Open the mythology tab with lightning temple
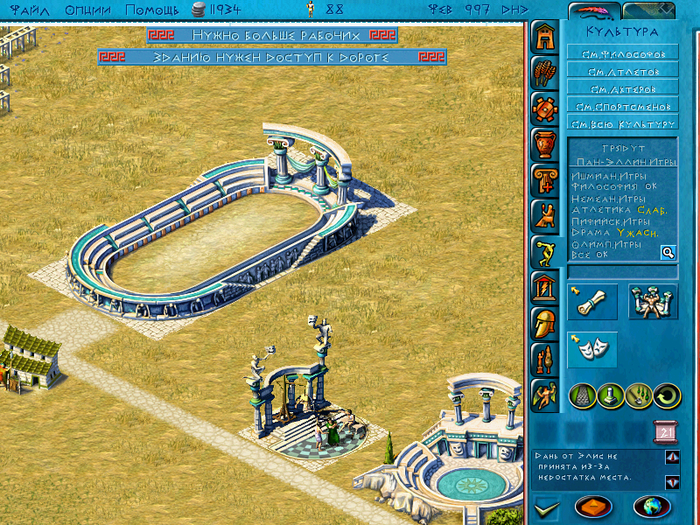Image resolution: width=700 pixels, height=525 pixels. click(545, 288)
